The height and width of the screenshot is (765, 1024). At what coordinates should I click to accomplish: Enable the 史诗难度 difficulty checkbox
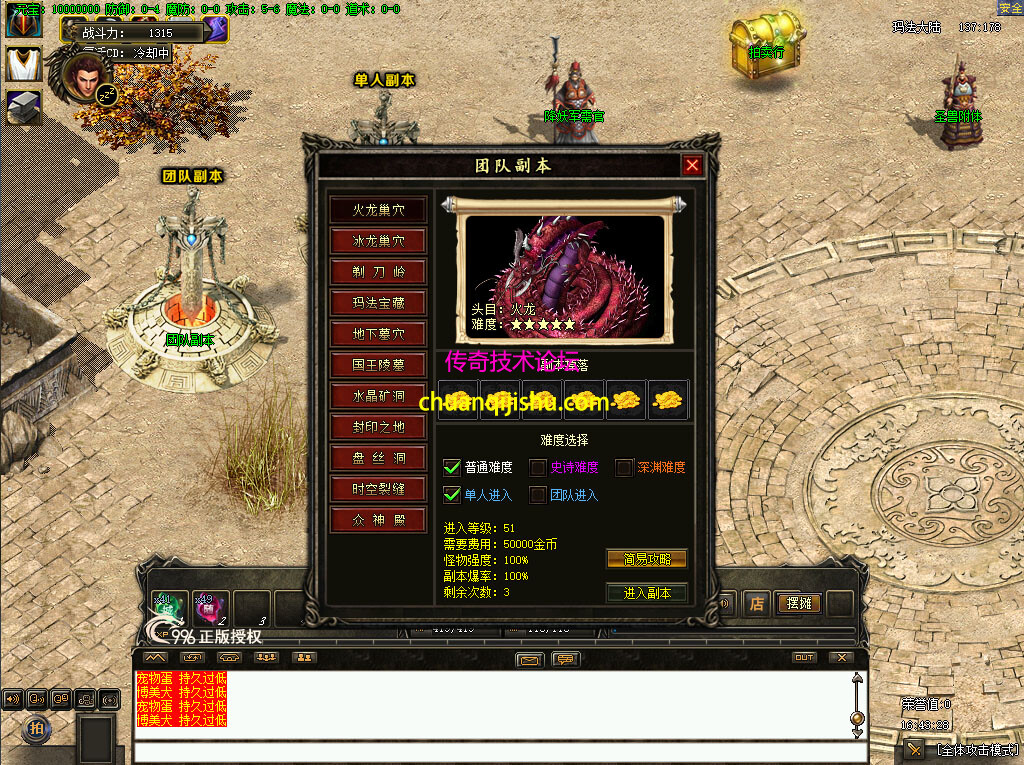pos(538,467)
